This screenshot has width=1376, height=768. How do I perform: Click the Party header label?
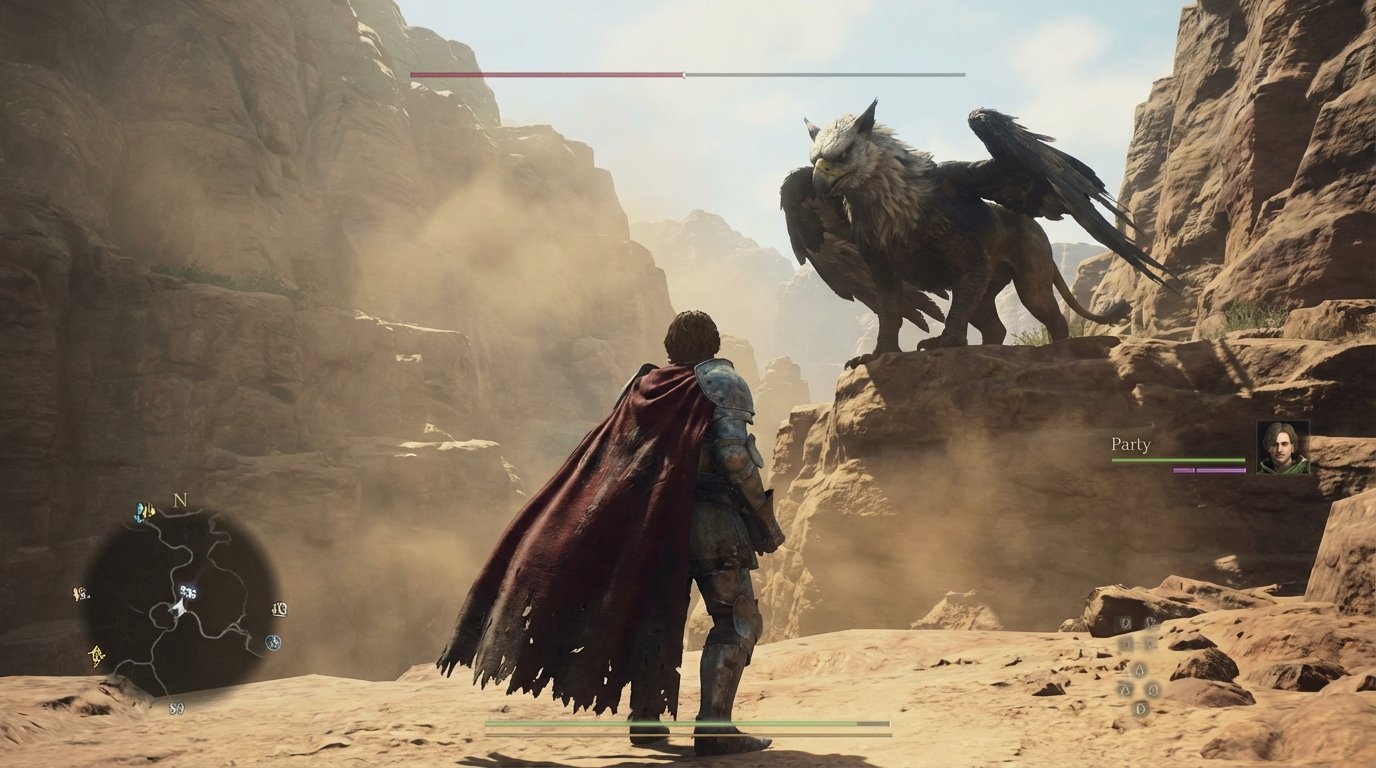click(1130, 444)
